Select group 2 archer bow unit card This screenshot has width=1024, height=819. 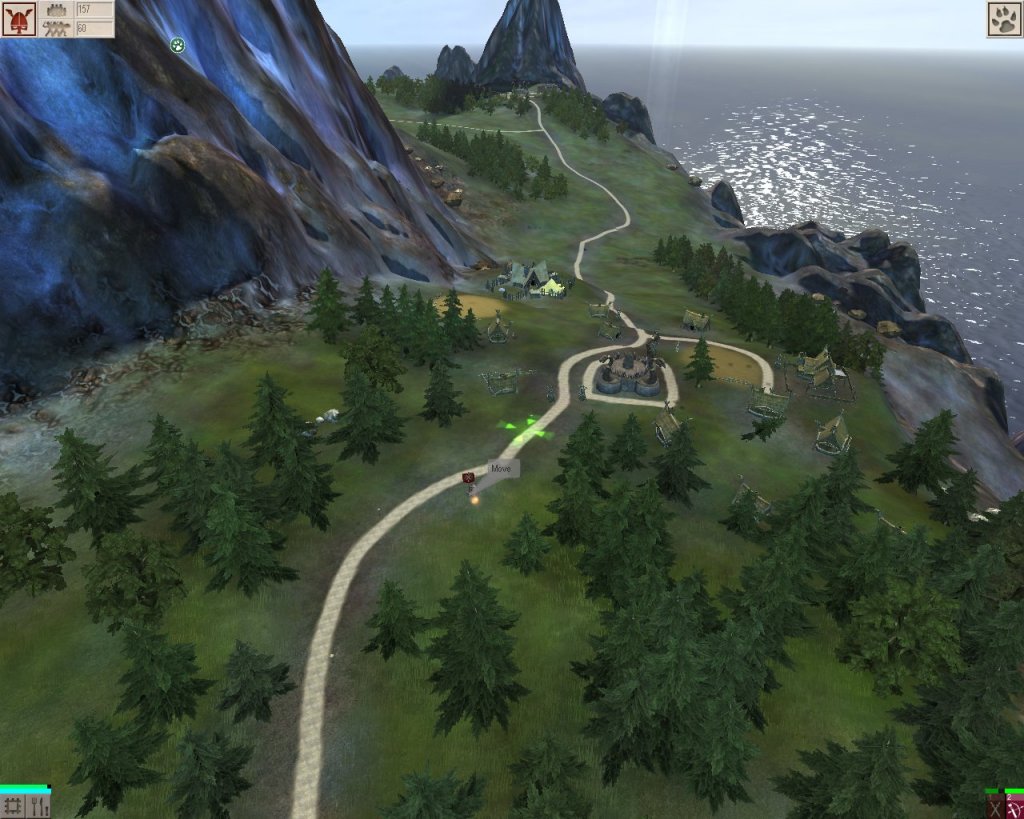[x=1014, y=806]
